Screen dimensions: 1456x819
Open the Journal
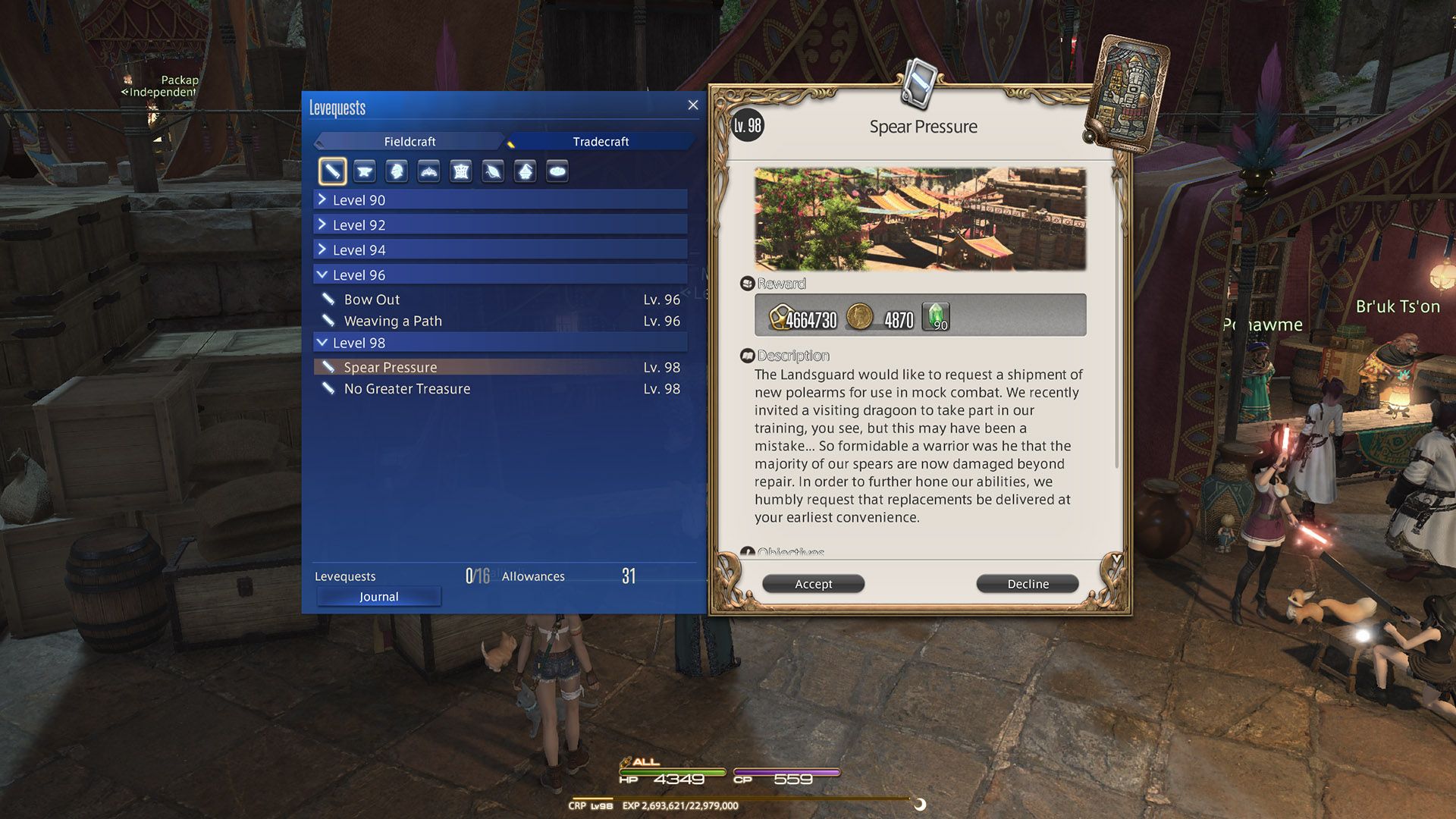coord(378,596)
